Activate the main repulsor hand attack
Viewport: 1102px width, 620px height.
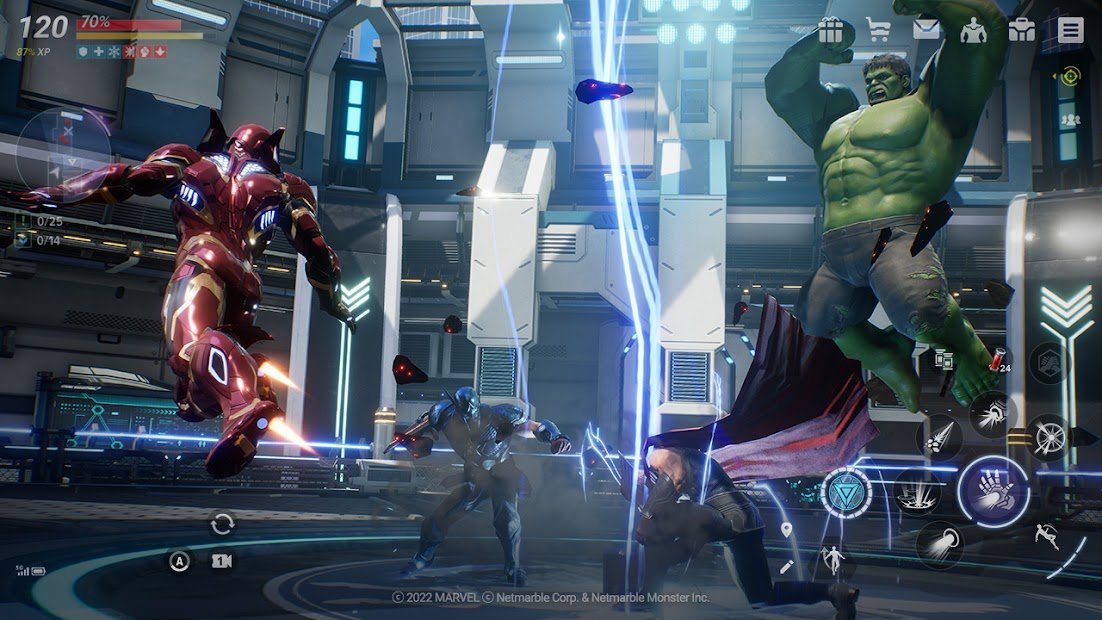click(993, 490)
